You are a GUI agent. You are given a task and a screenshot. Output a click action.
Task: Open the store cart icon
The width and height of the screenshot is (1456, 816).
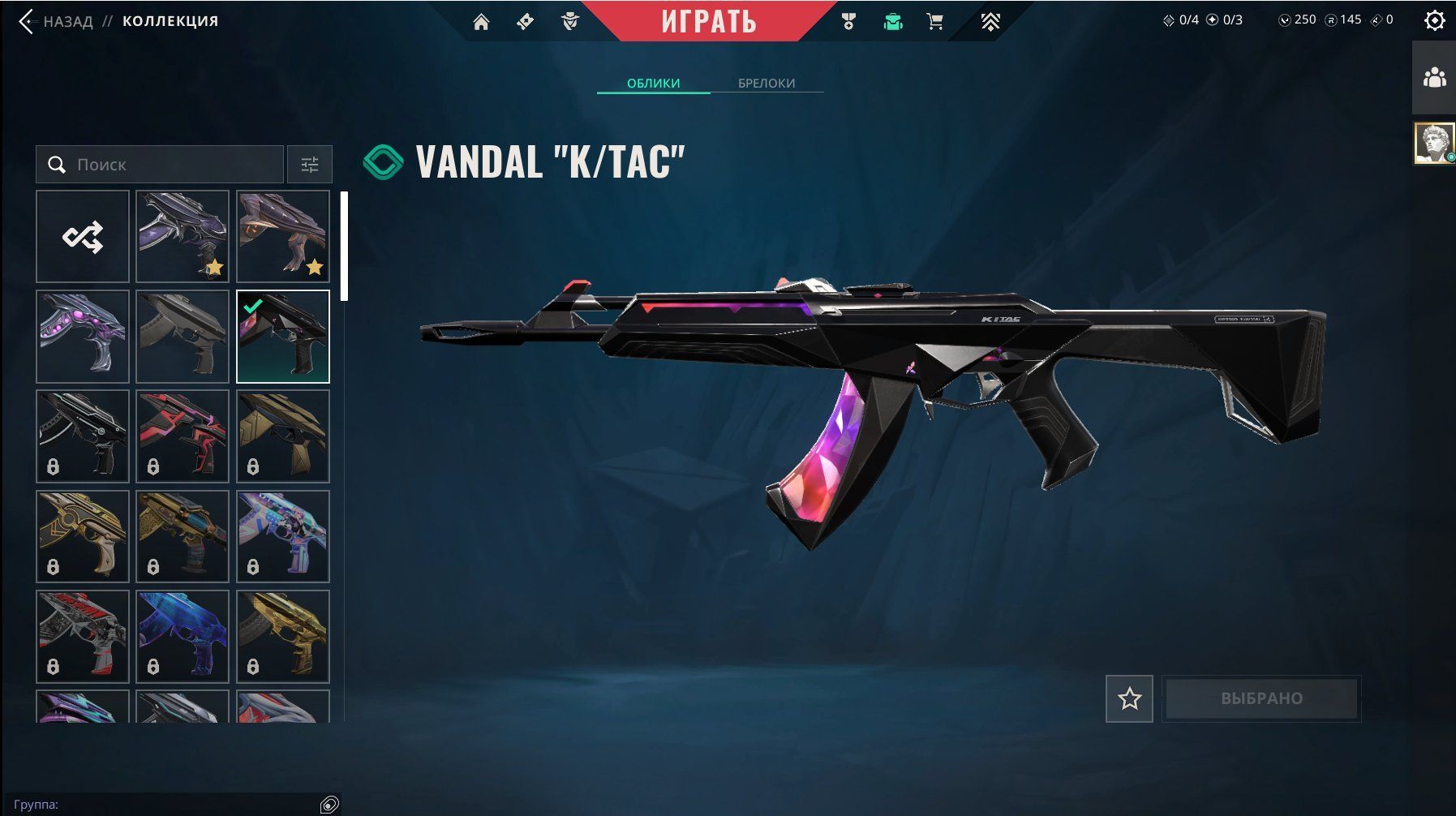(934, 22)
